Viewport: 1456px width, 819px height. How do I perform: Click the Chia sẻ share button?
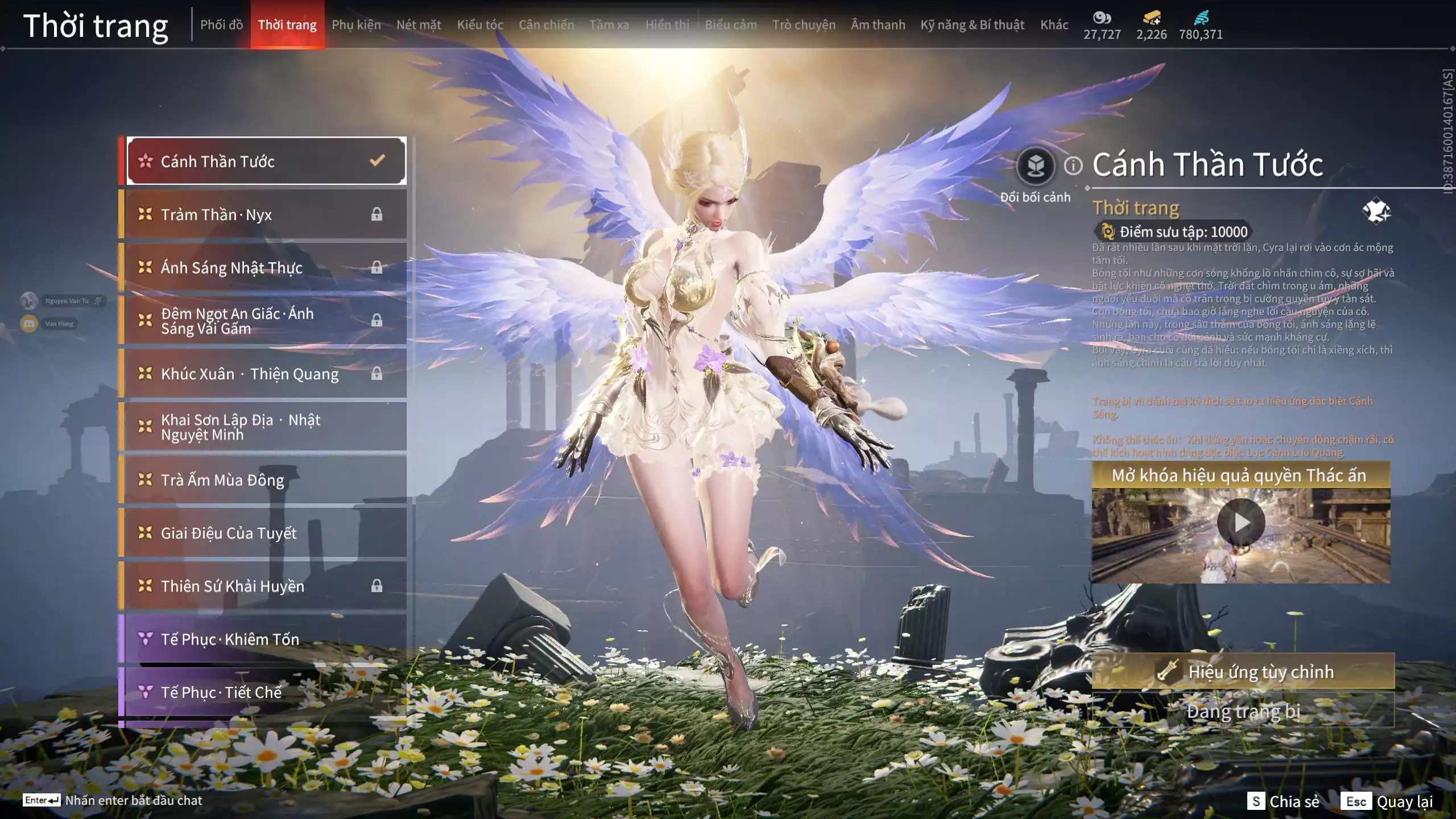(1283, 801)
